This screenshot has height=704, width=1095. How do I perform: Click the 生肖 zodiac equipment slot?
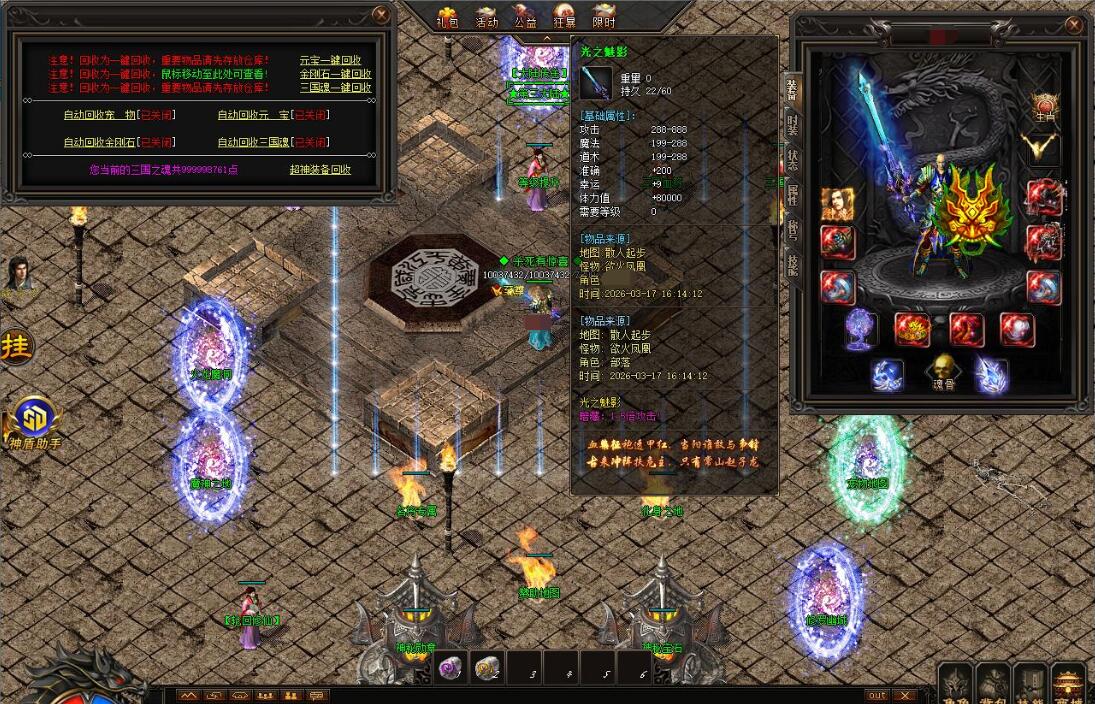pos(1045,105)
